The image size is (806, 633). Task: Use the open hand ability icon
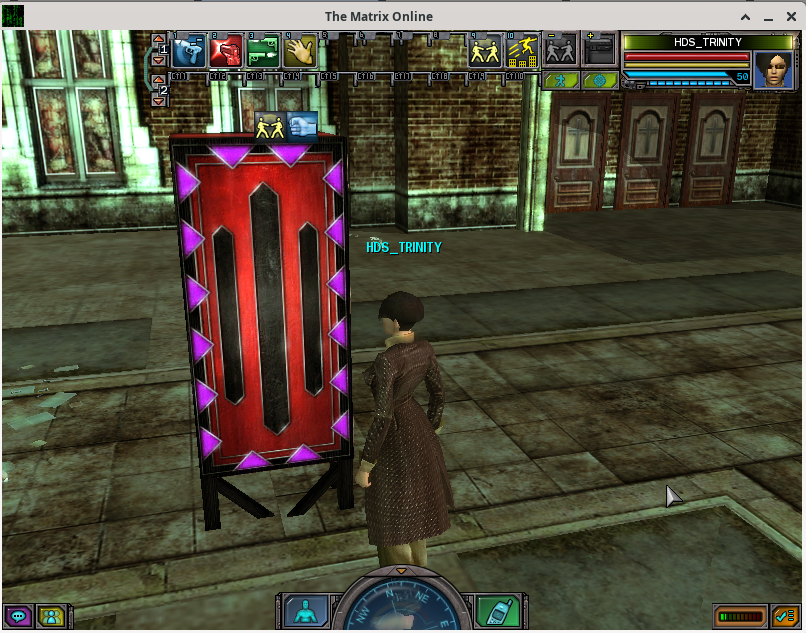tap(299, 52)
